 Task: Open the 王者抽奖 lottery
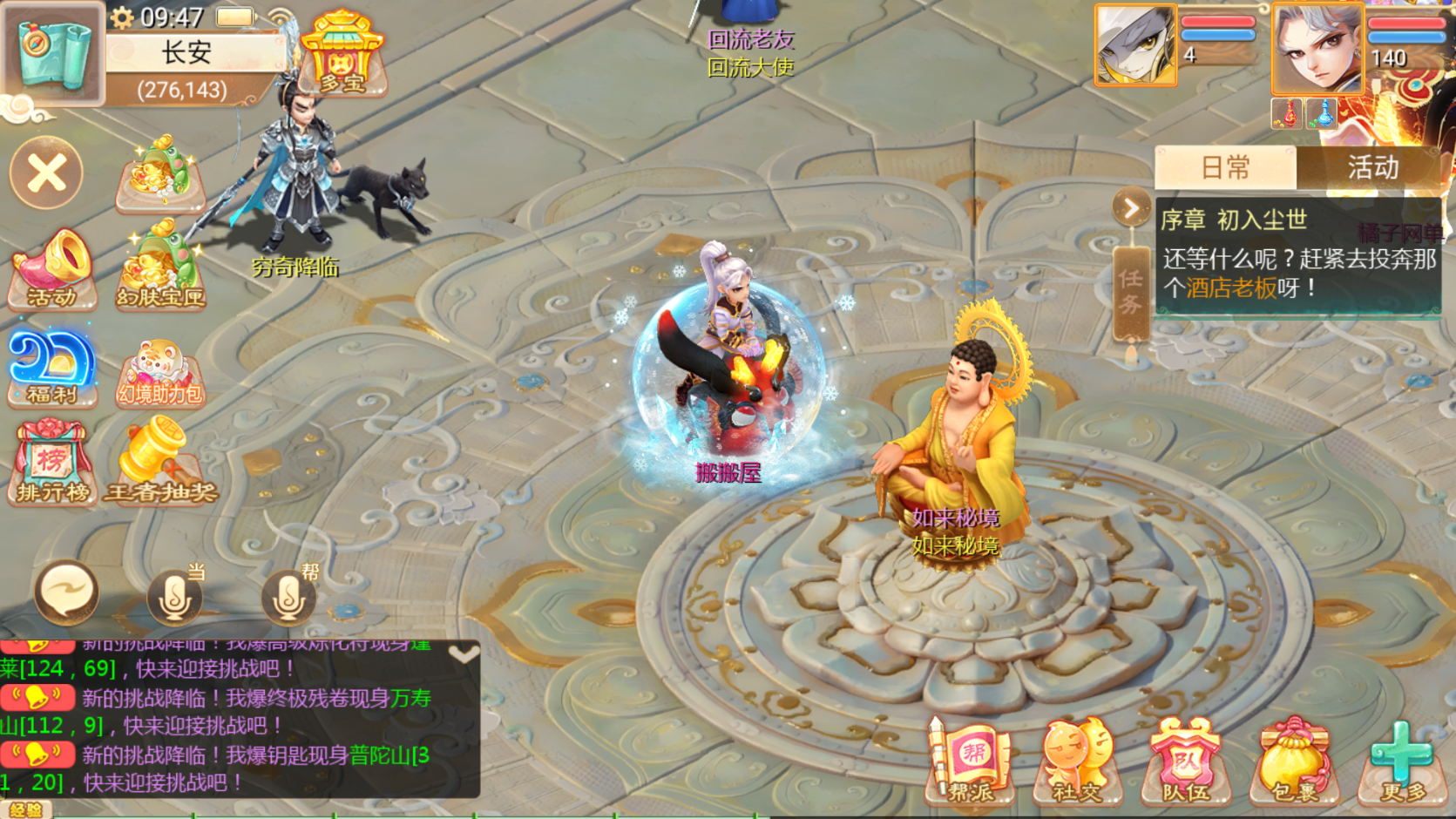pyautogui.click(x=160, y=462)
